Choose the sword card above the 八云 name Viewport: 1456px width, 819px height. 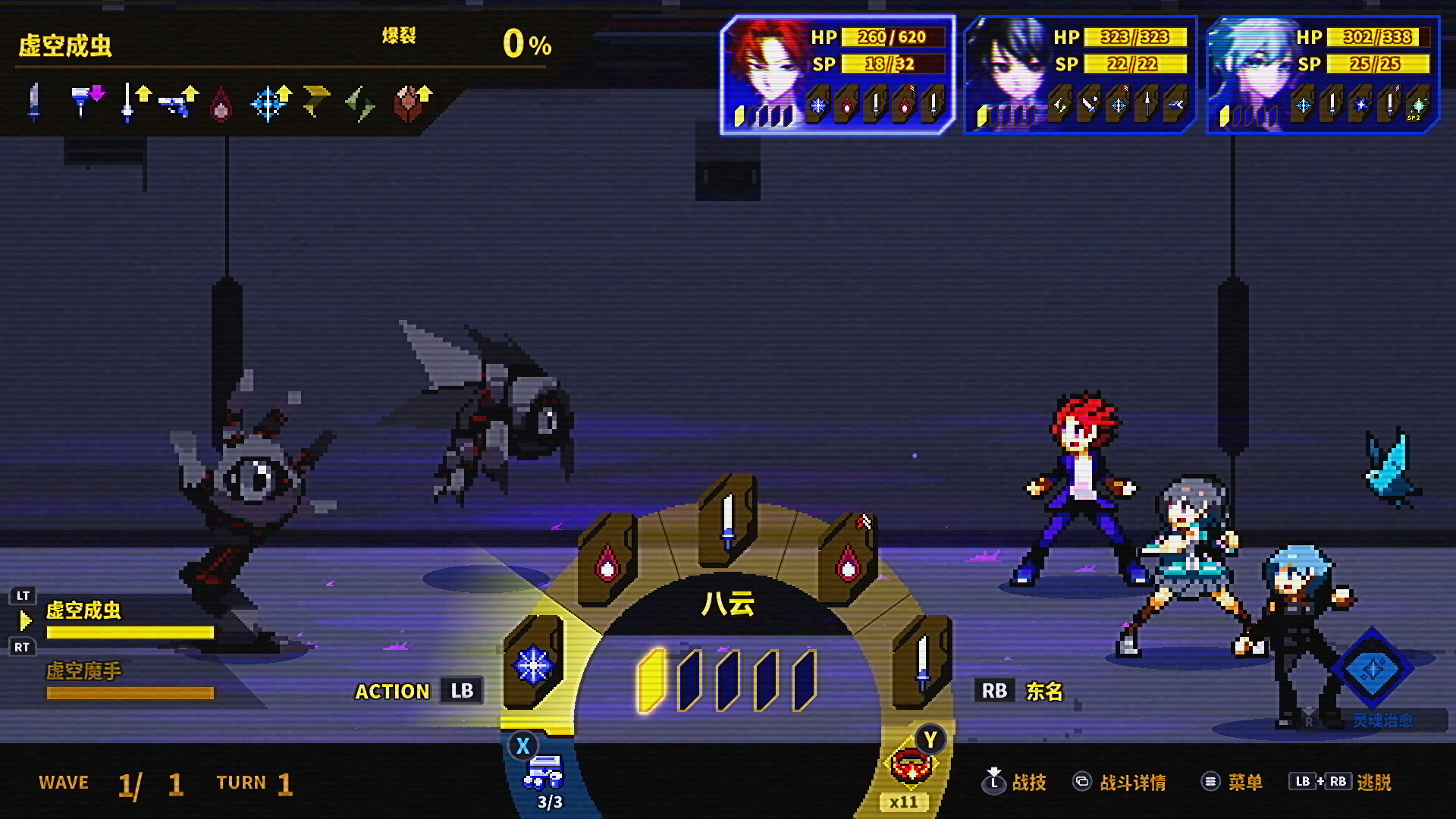tap(728, 521)
